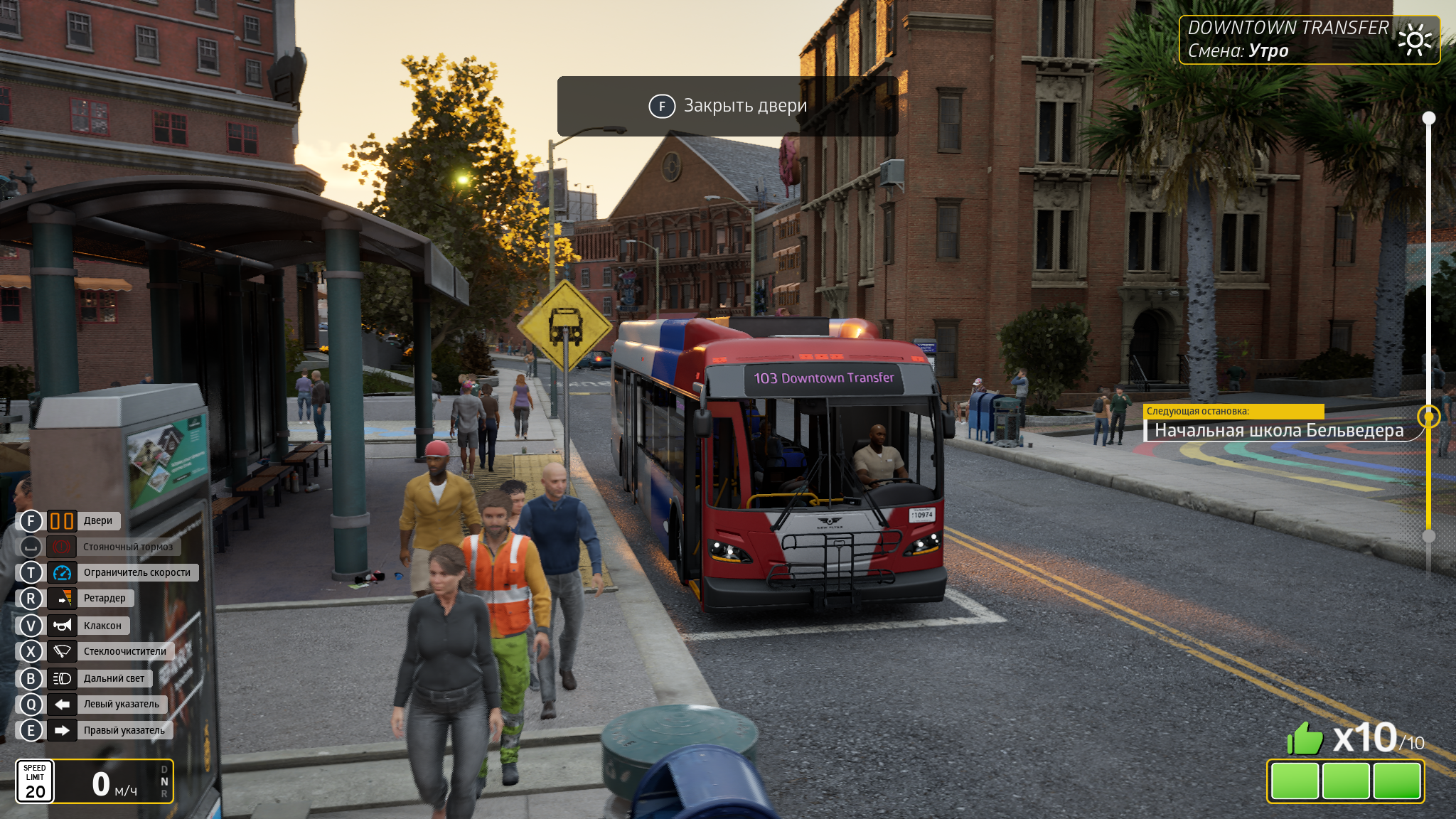The image size is (1456, 819).
Task: Activate the right indicator (Правый указатель) arrow
Action: [62, 730]
